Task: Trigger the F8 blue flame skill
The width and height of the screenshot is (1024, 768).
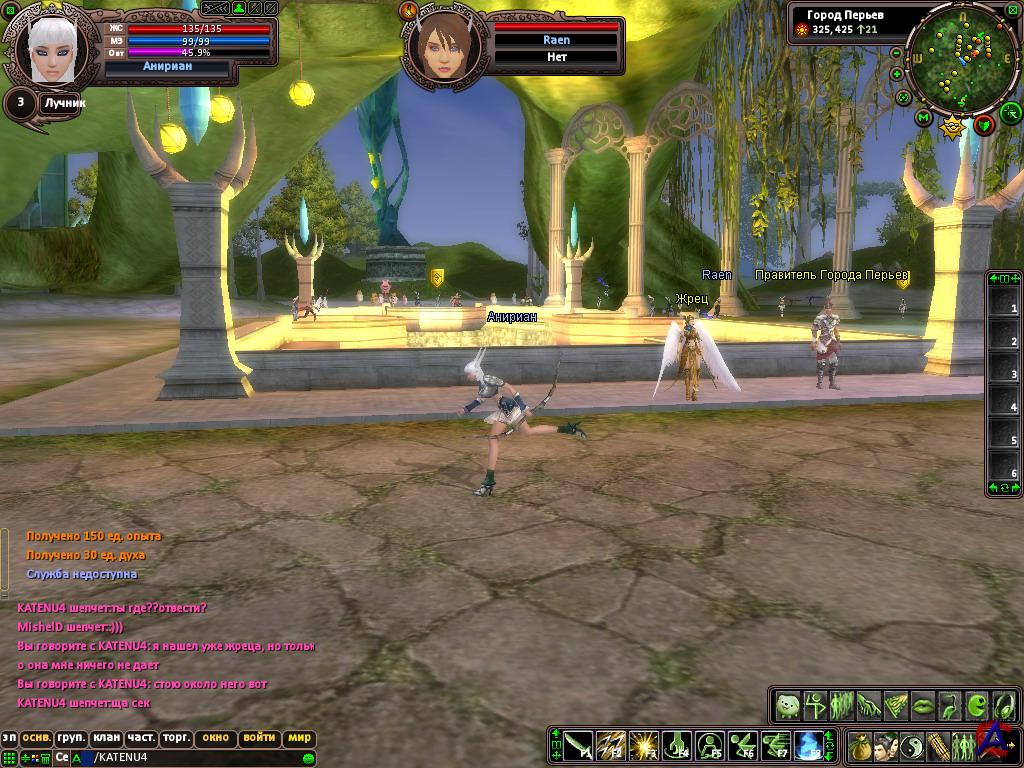Action: coord(808,745)
